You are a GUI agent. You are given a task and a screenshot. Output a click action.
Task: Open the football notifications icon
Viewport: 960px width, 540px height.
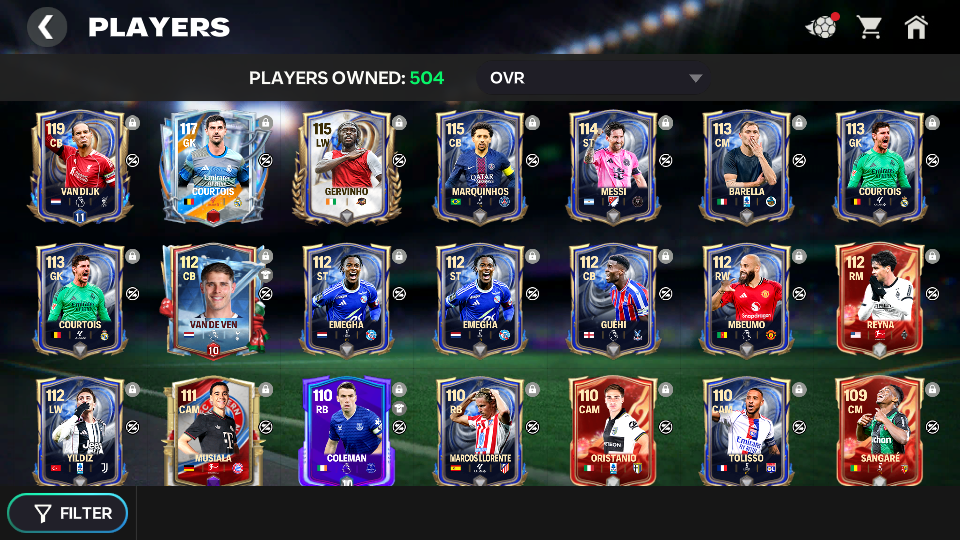tap(821, 27)
